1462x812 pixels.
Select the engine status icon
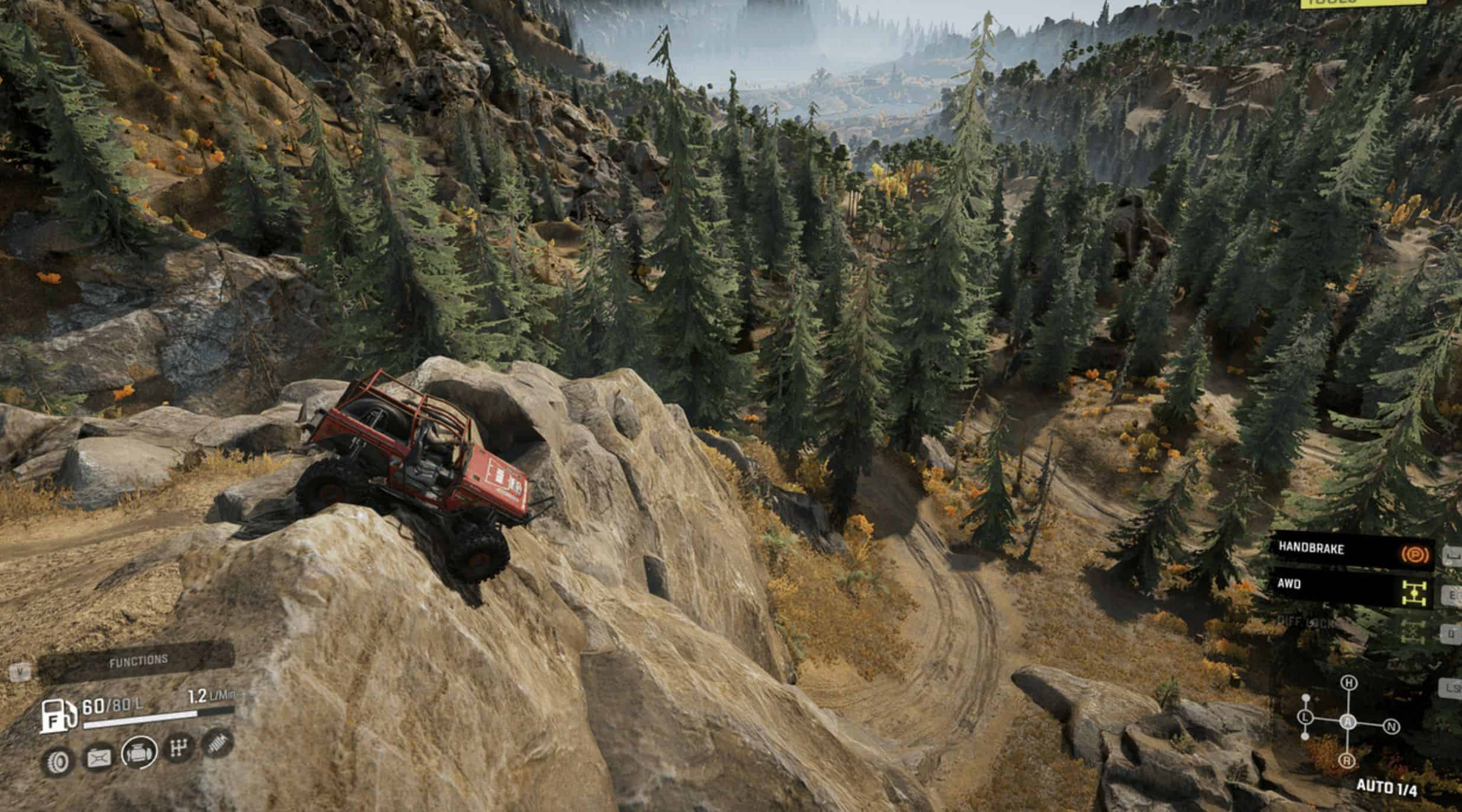click(139, 753)
